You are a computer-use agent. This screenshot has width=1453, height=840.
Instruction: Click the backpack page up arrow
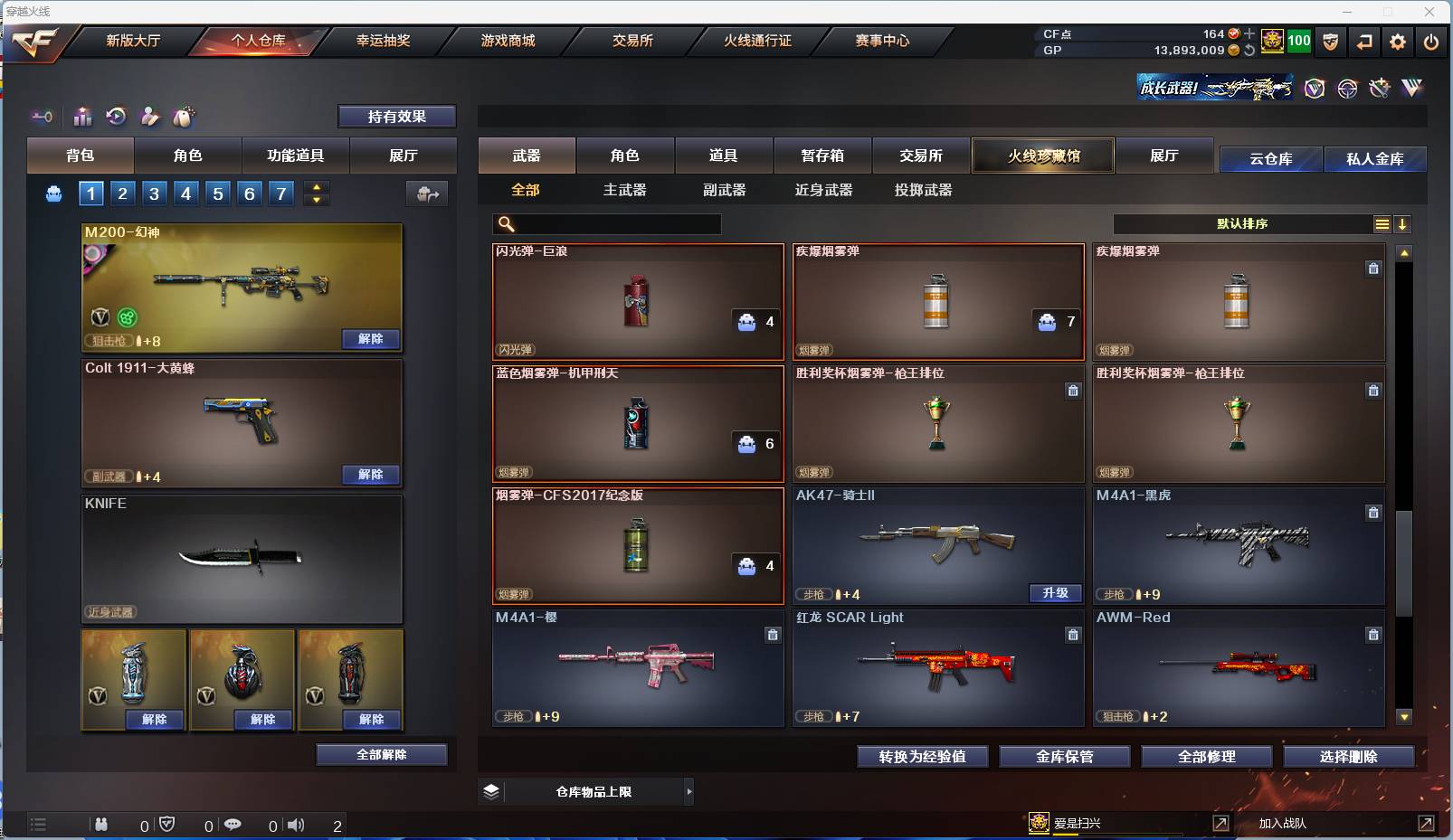point(316,187)
